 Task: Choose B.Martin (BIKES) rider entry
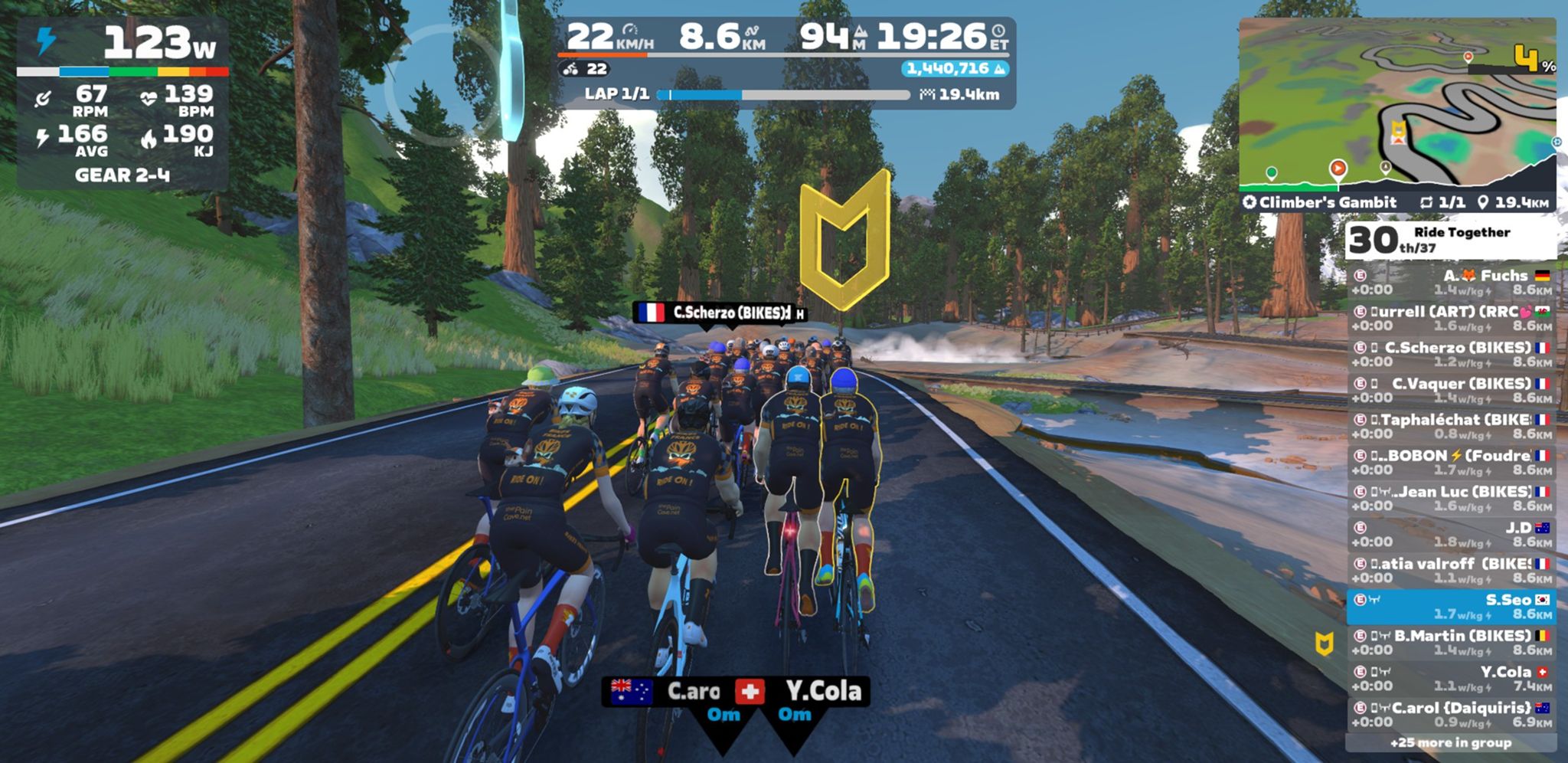click(x=1451, y=642)
